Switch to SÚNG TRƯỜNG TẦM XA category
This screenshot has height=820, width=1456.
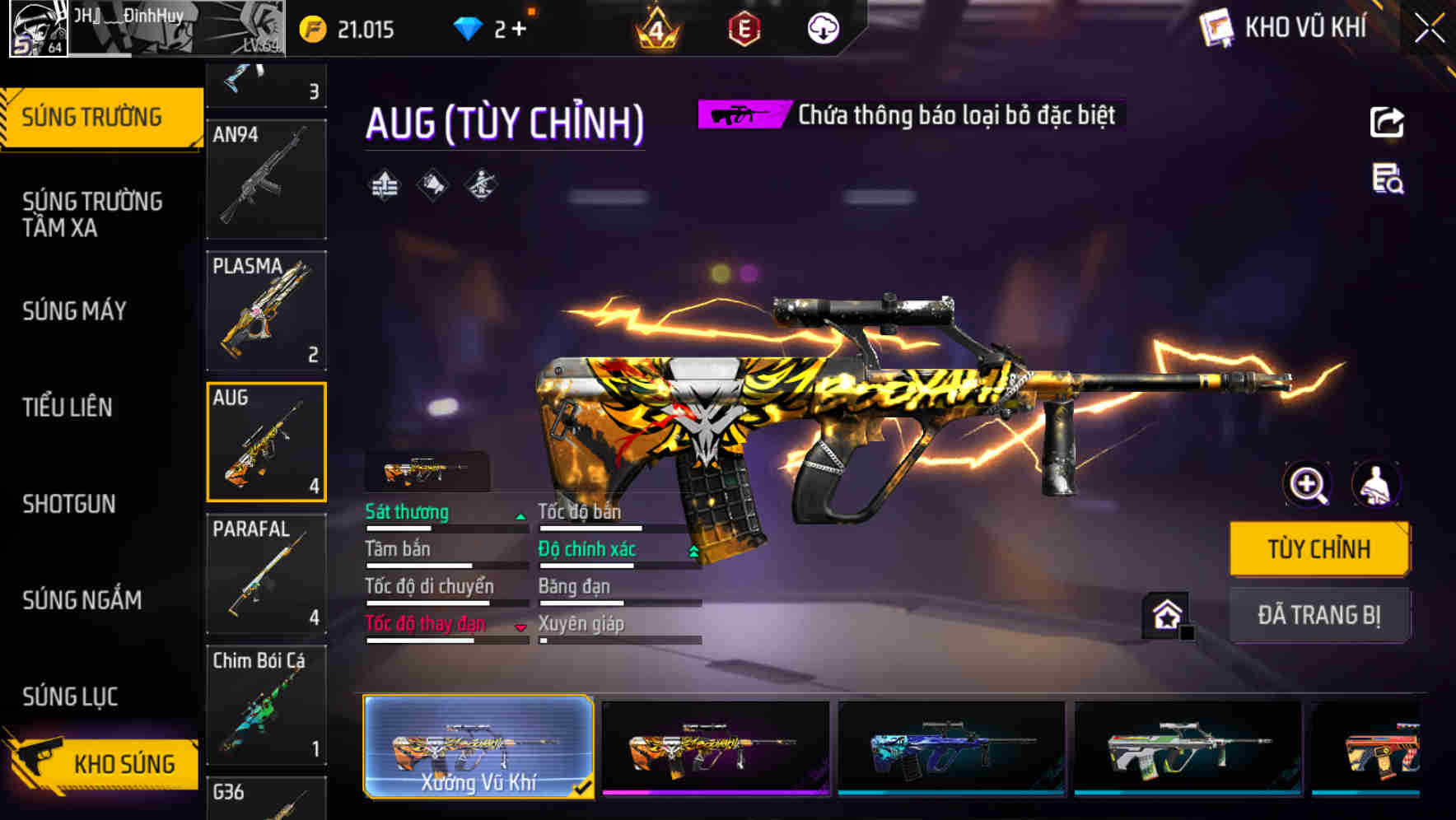(x=92, y=214)
